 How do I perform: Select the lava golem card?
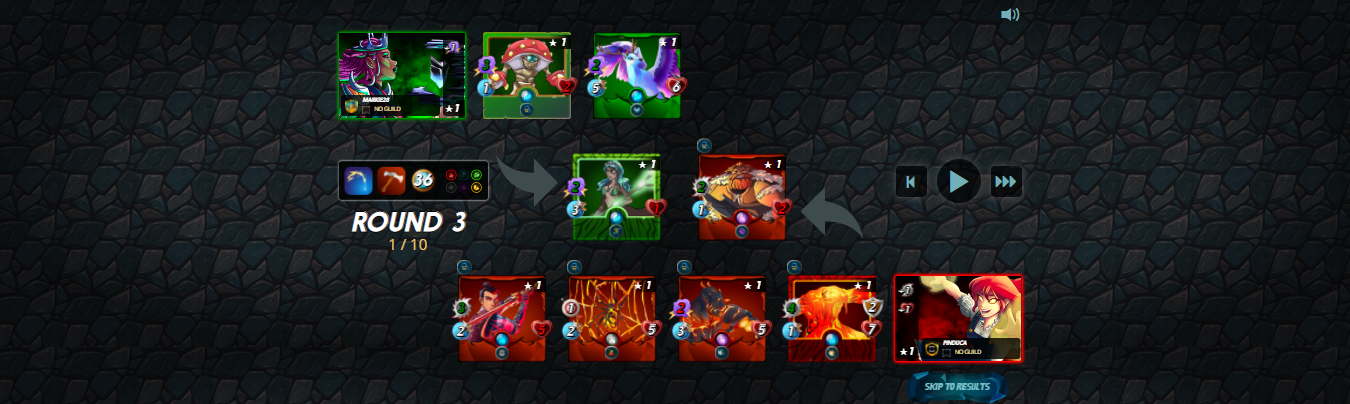(832, 318)
